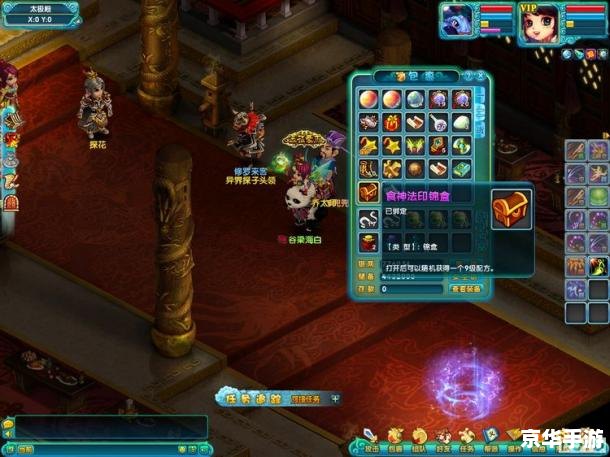Open the 组队 team menu

click(420, 436)
